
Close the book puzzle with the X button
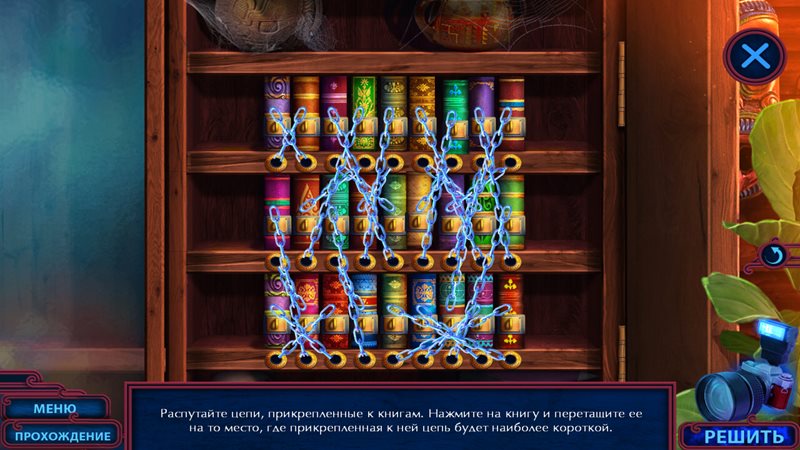[x=755, y=56]
